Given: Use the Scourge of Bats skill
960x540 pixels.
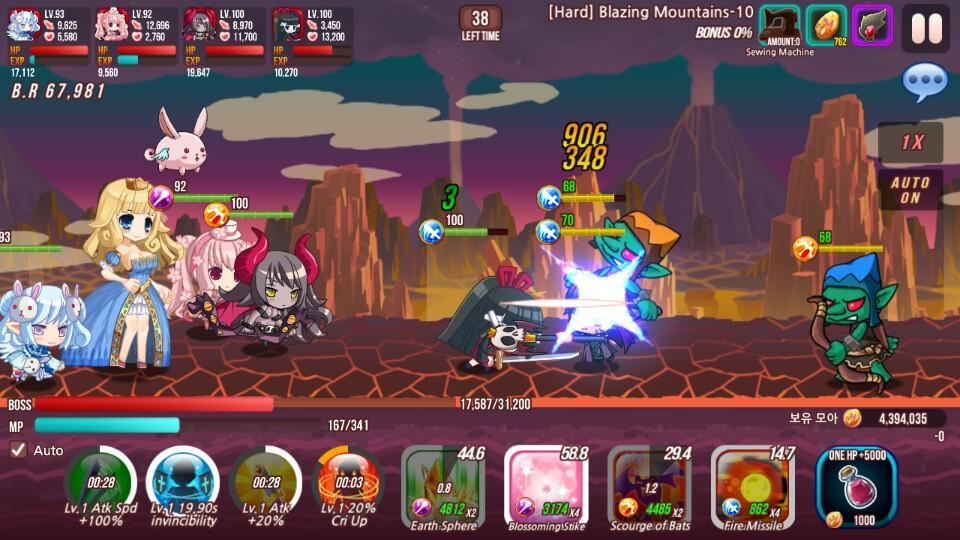Looking at the screenshot, I should pyautogui.click(x=650, y=488).
